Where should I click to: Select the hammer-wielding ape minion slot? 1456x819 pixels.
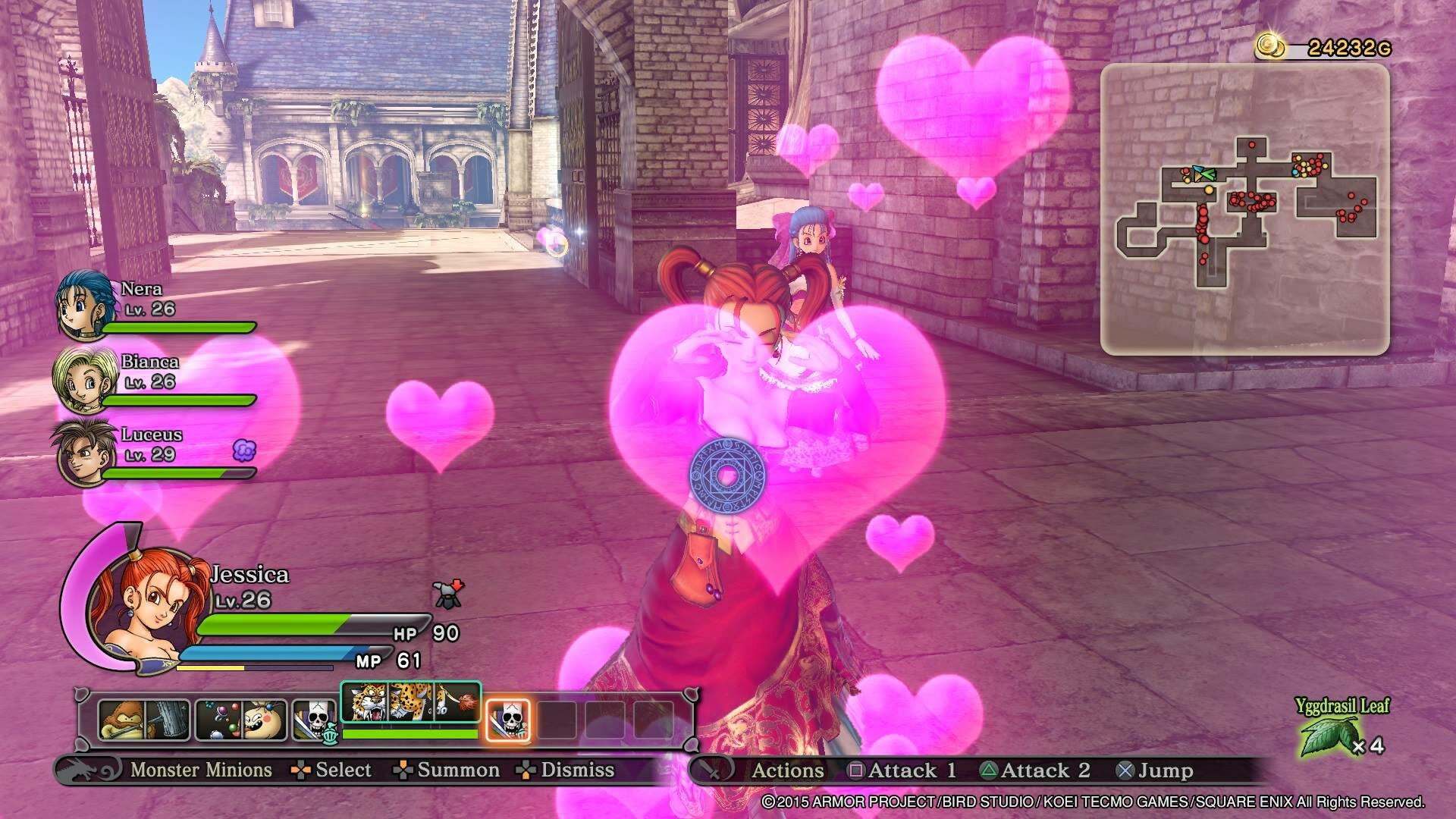(143, 719)
